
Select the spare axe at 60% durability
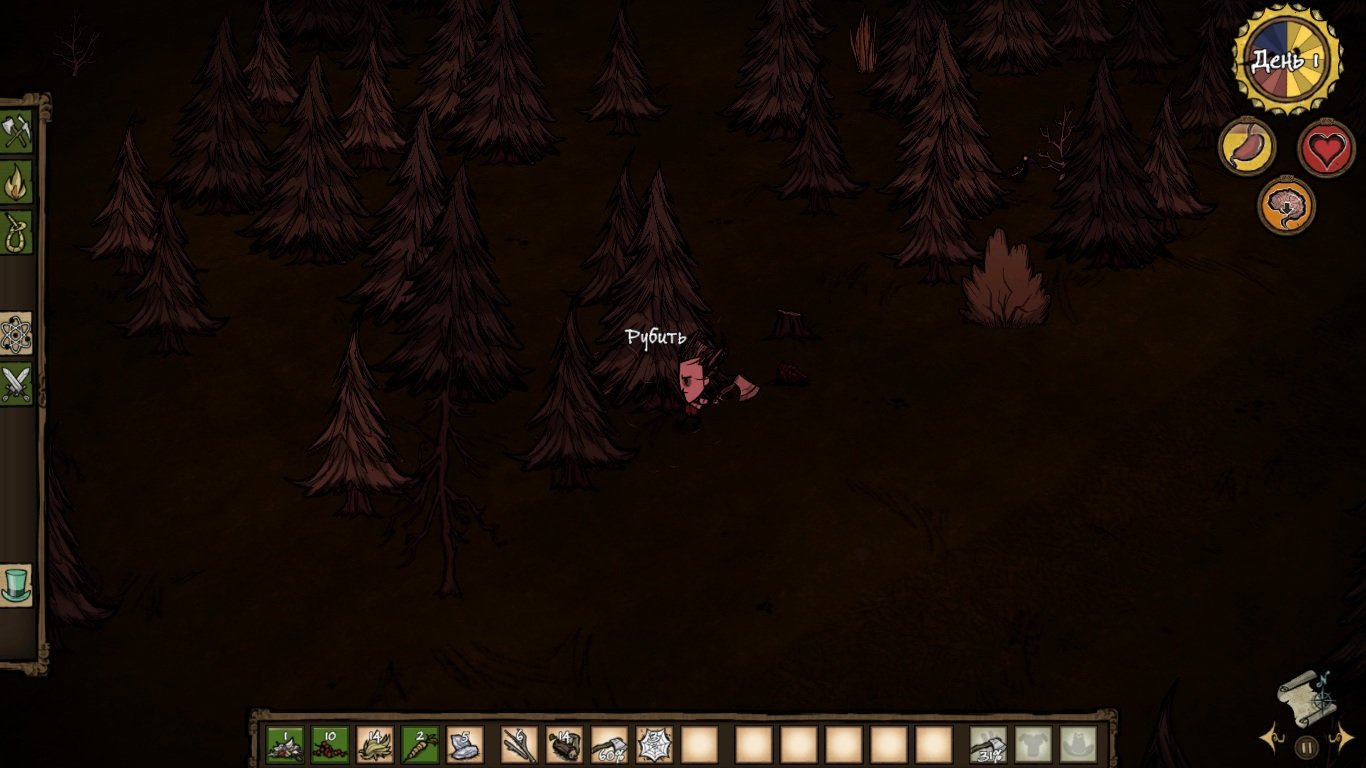pos(609,745)
